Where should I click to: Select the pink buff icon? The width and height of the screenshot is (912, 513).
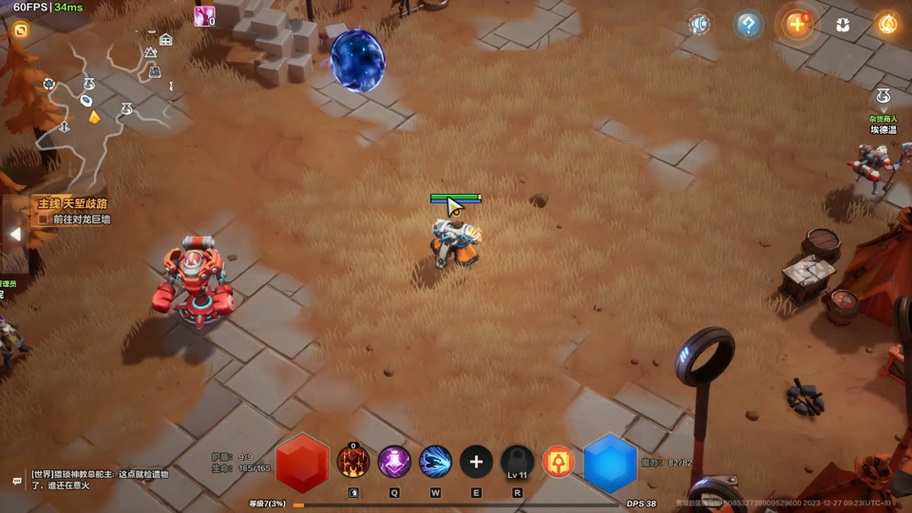tap(204, 16)
